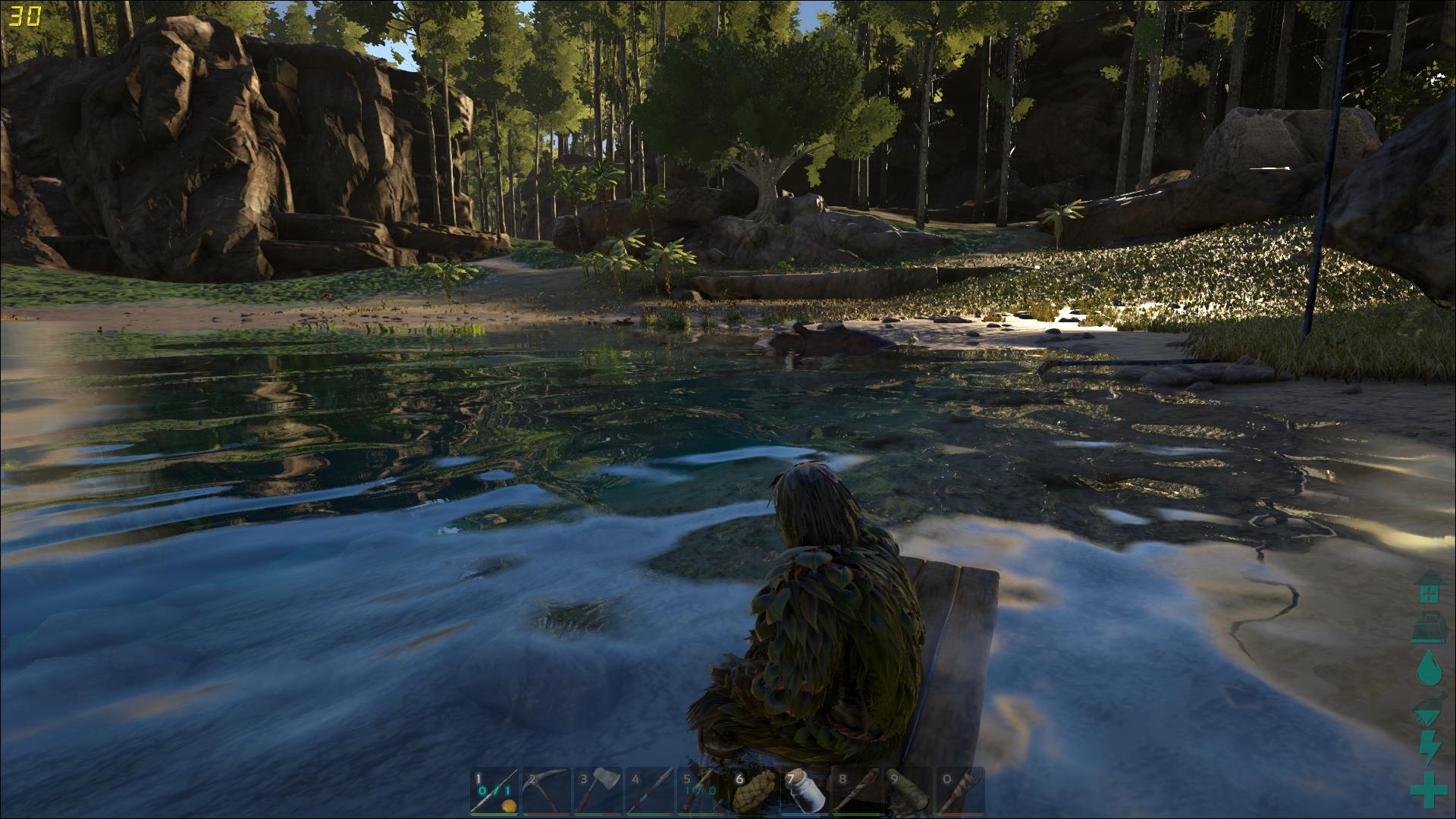The width and height of the screenshot is (1456, 819).
Task: Click the water jar in hotbar slot 7
Action: tap(806, 790)
